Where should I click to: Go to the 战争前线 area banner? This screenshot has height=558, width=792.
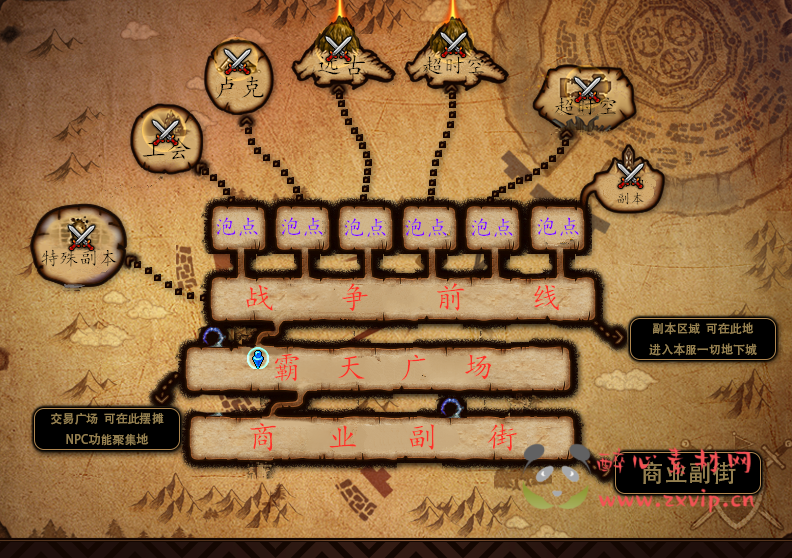click(x=402, y=298)
